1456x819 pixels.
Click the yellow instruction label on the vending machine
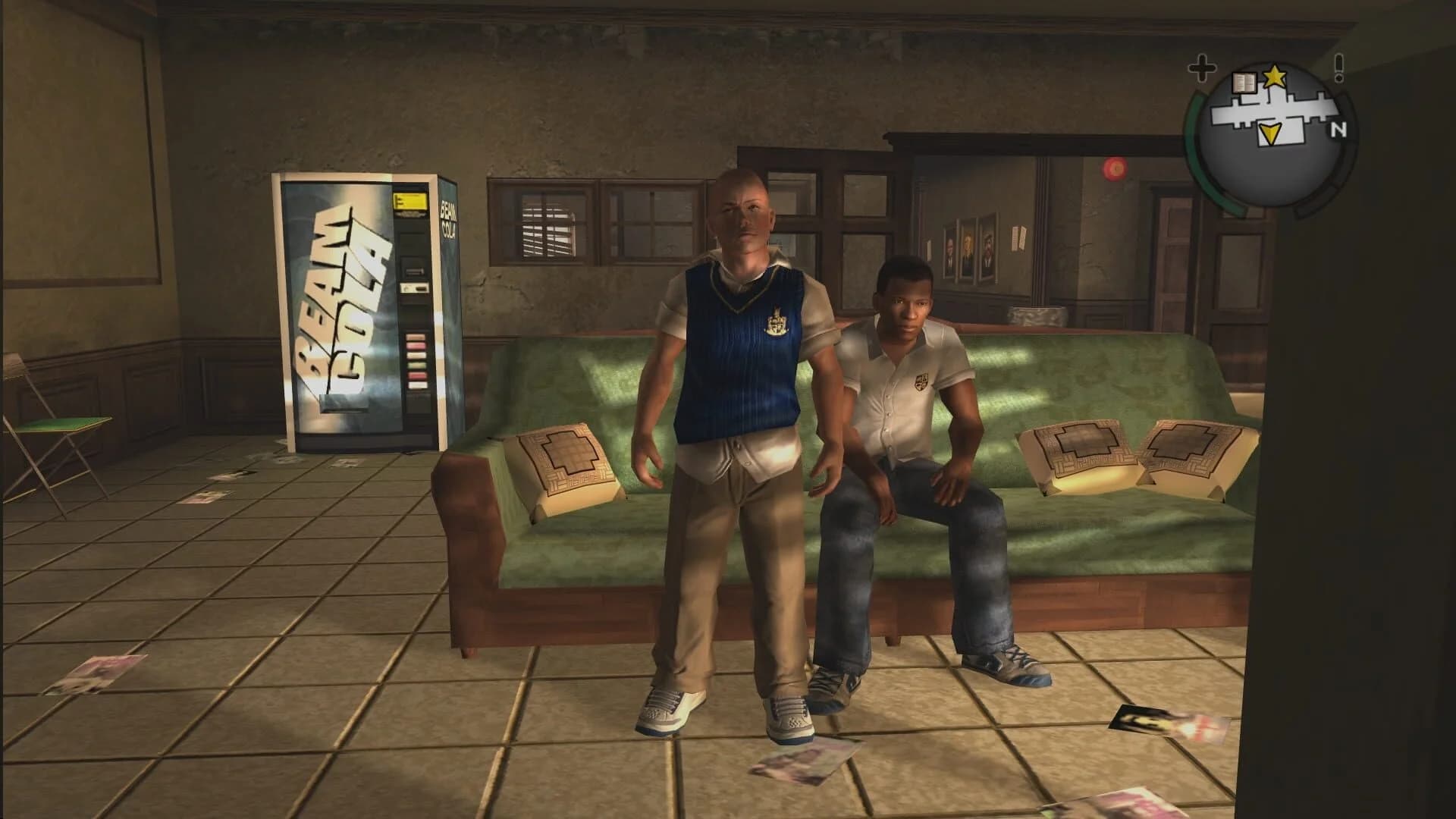tap(410, 201)
